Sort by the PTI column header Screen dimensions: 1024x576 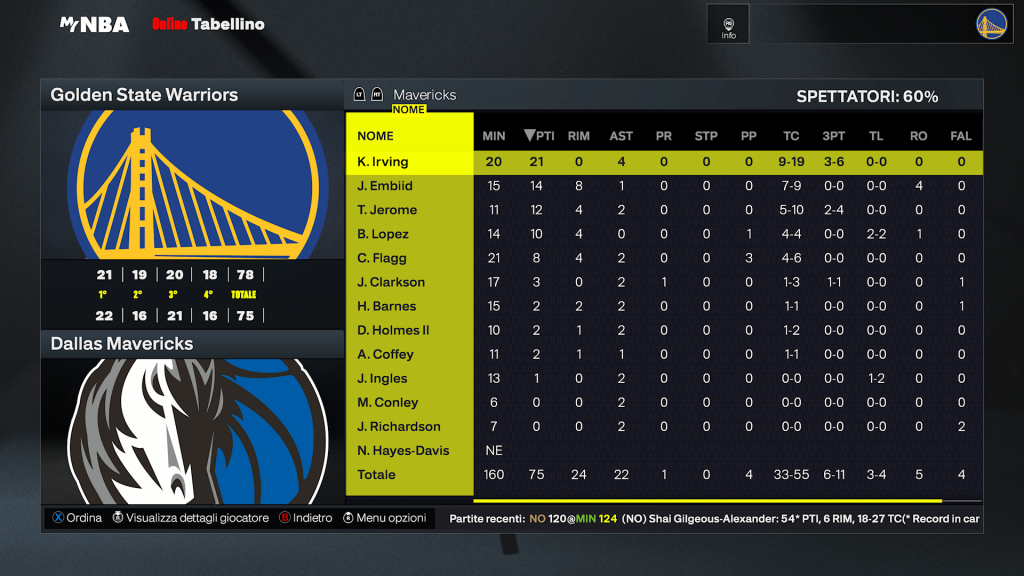(x=539, y=136)
